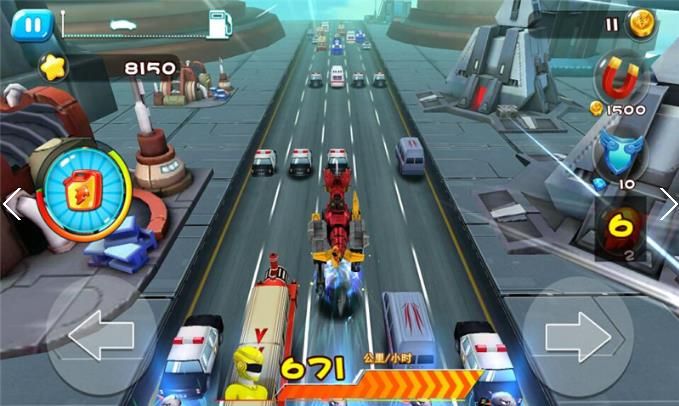Pause the game with the blue button
Image resolution: width=679 pixels, height=406 pixels.
pos(31,24)
